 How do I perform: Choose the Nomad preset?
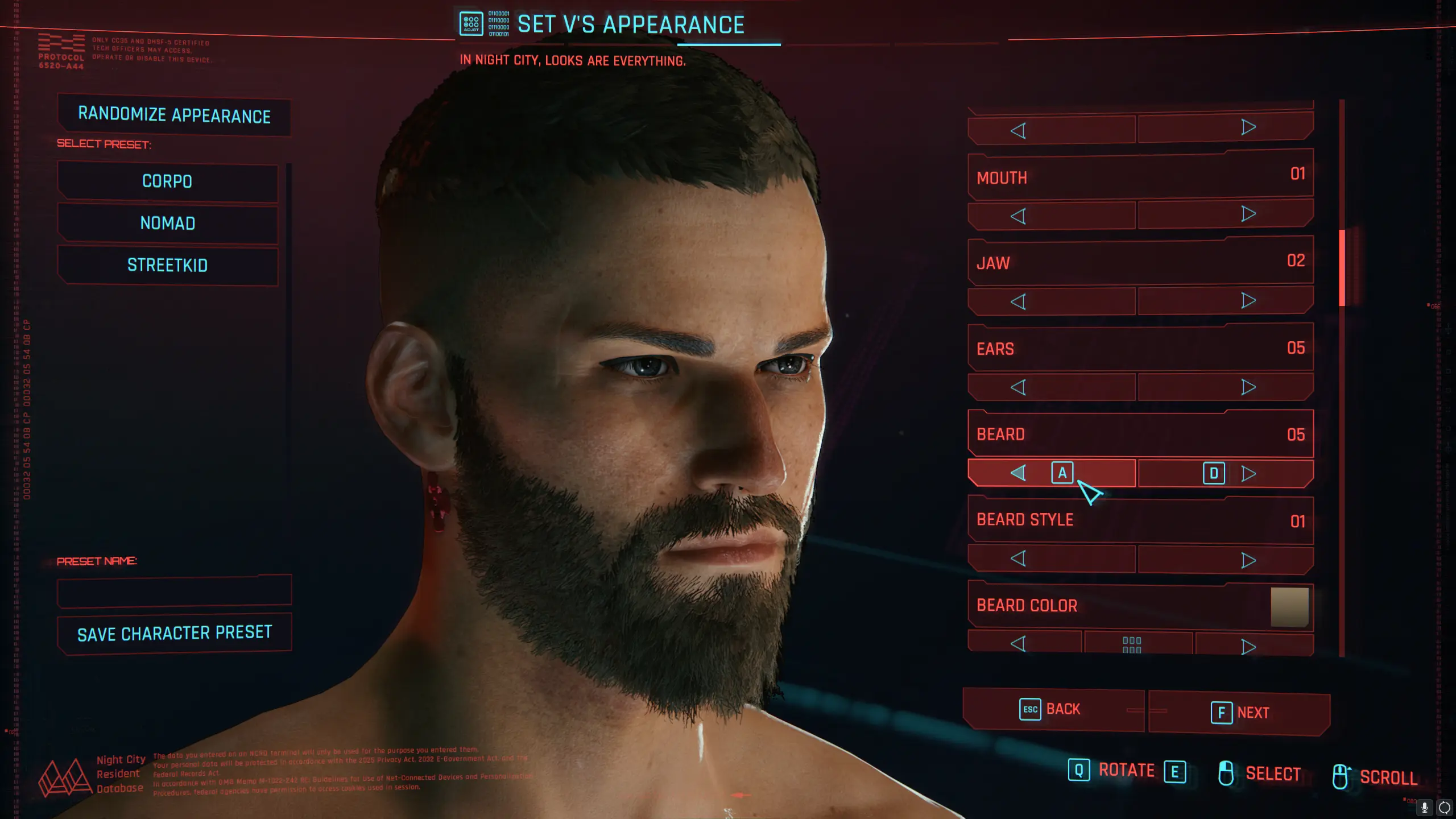tap(167, 224)
